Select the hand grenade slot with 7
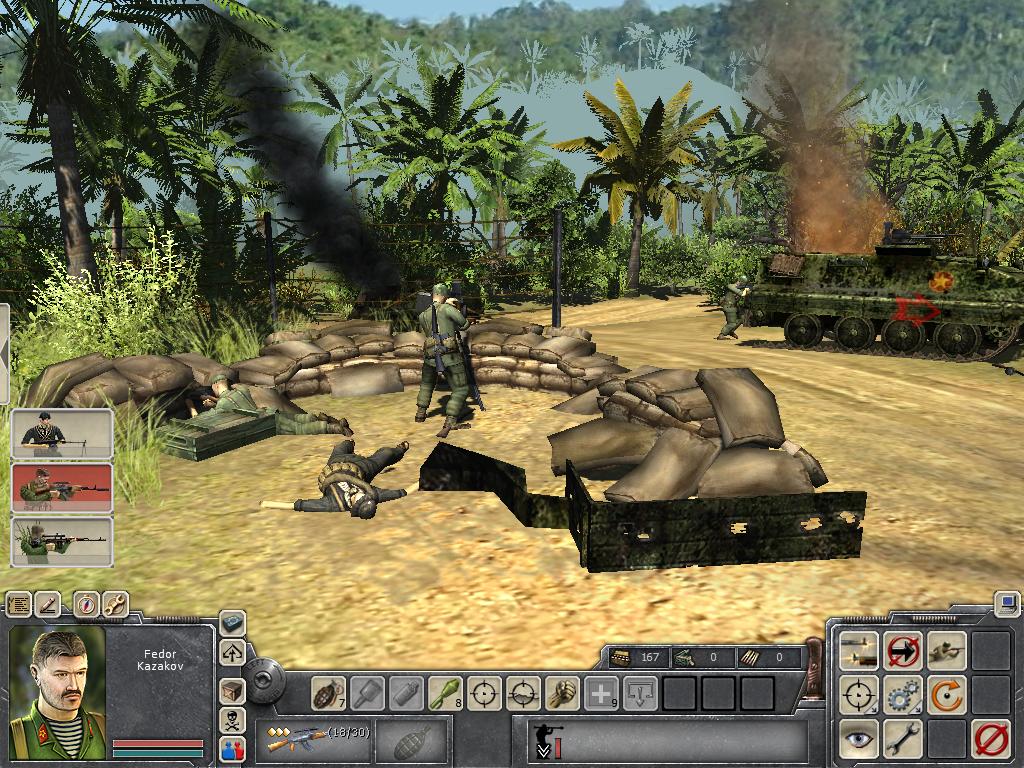This screenshot has width=1024, height=768. [x=328, y=692]
